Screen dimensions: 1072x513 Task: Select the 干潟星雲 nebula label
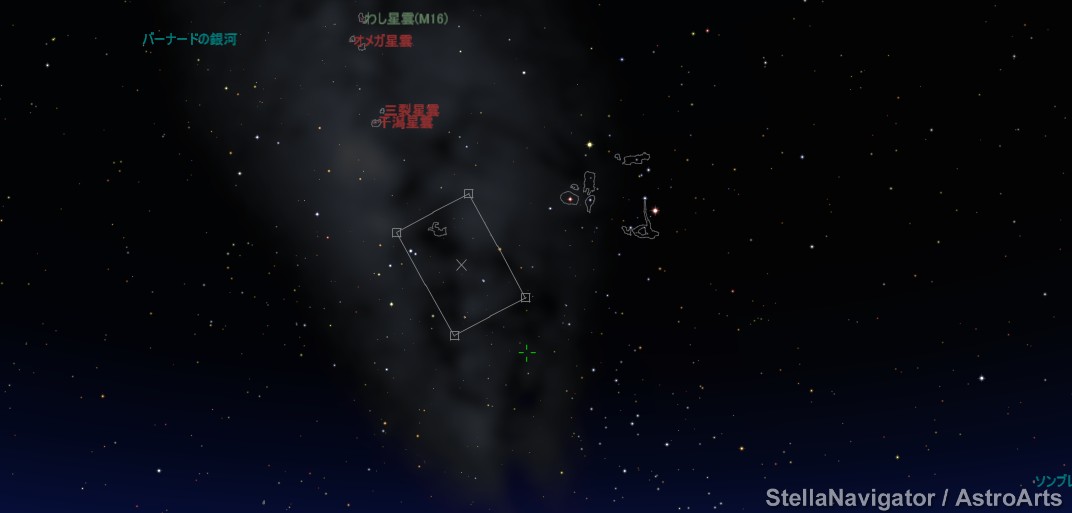(406, 123)
